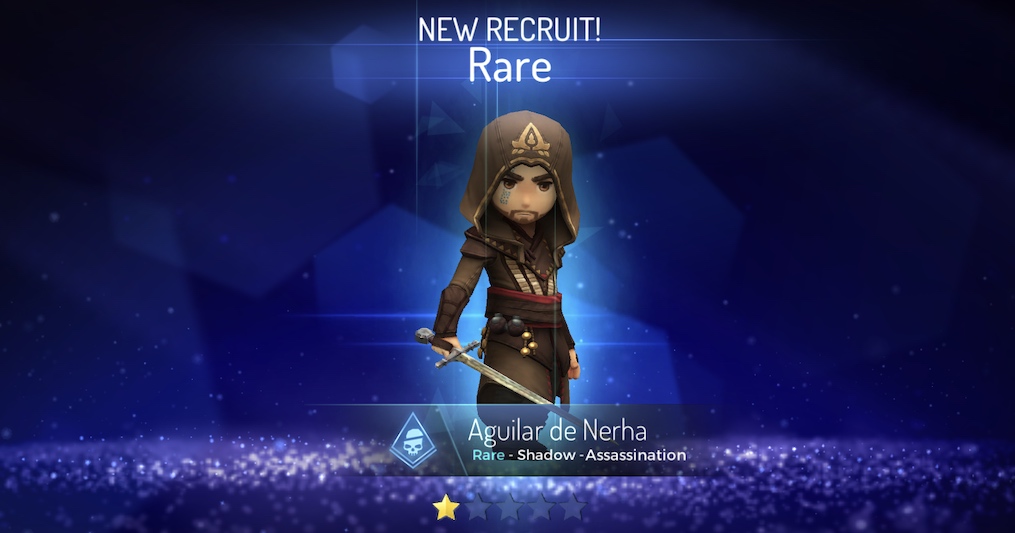Select the Shadow class skull icon
The height and width of the screenshot is (533, 1015).
(x=413, y=440)
